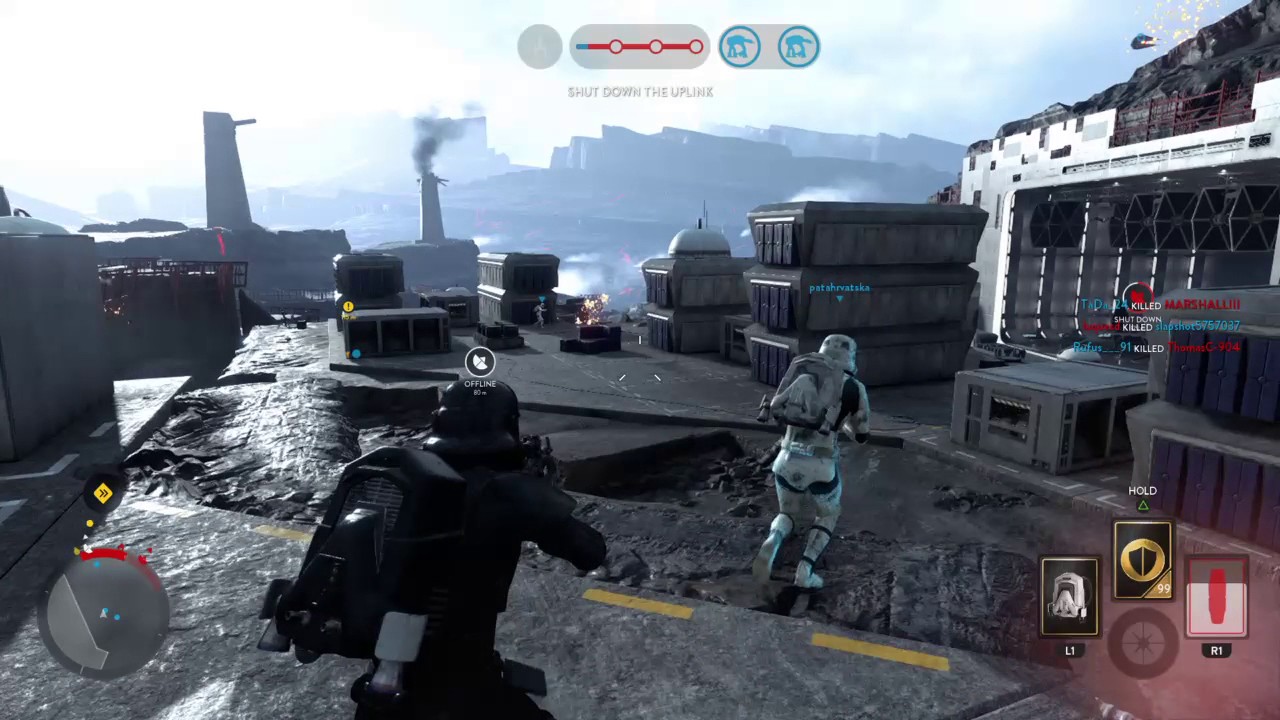Select the Jump Pack card above L1
Image resolution: width=1280 pixels, height=720 pixels.
[x=1070, y=595]
